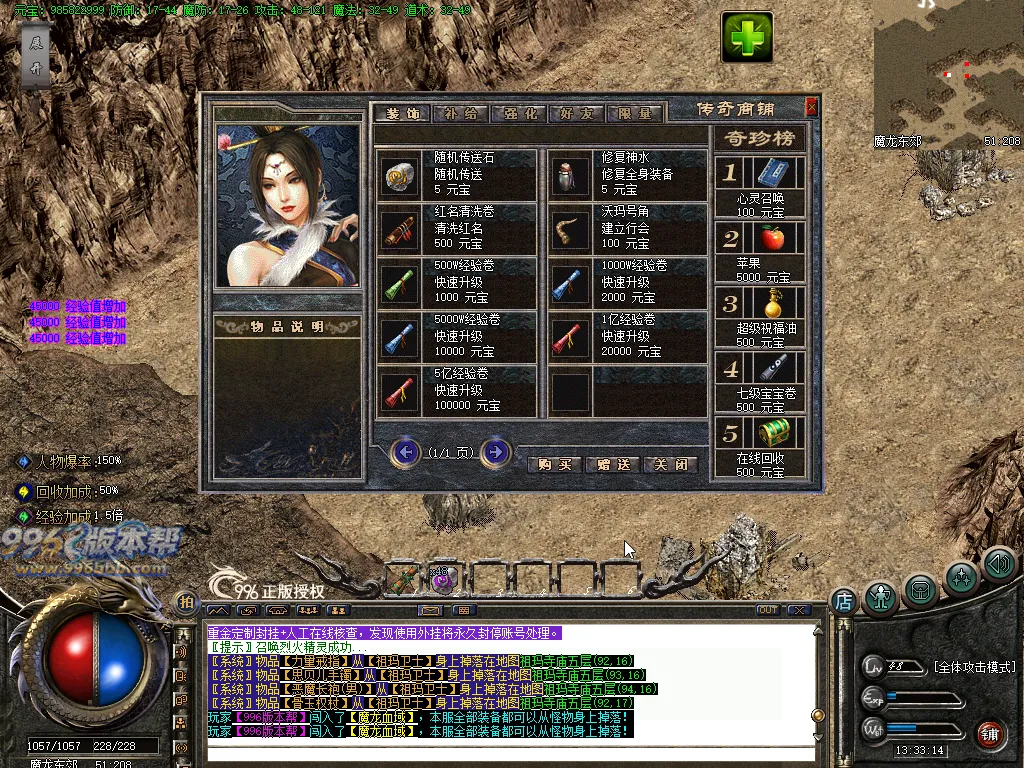The image size is (1024, 768).
Task: Click the 购买 buy button
Action: tap(554, 464)
